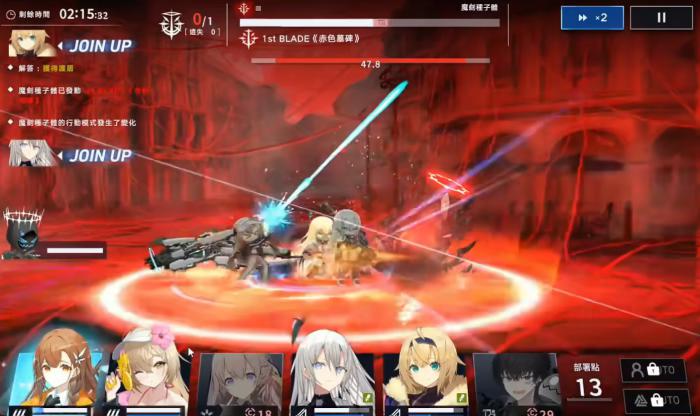The height and width of the screenshot is (416, 700).
Task: Click the lower locked auto button
Action: 653,400
